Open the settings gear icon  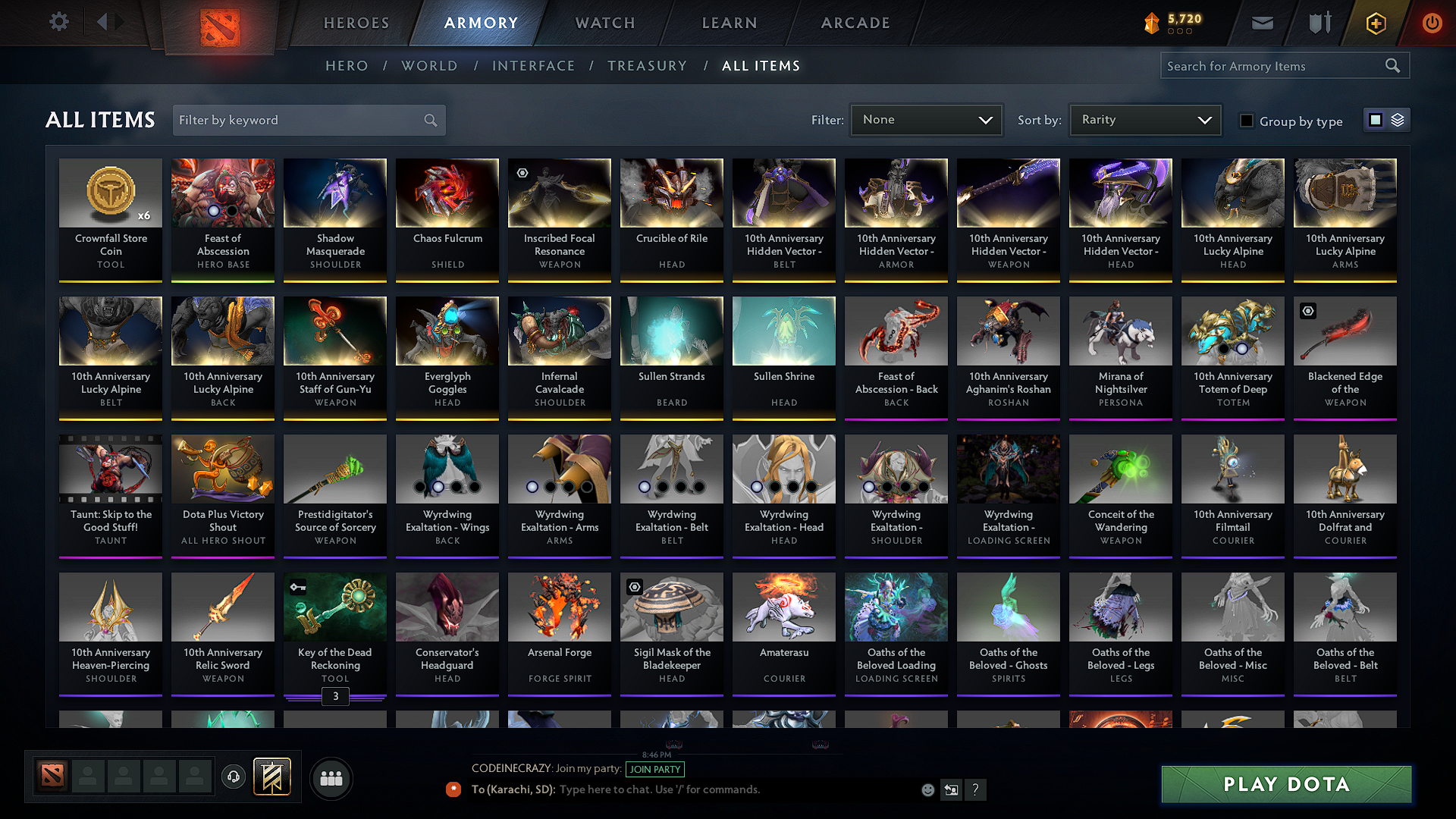[x=58, y=22]
